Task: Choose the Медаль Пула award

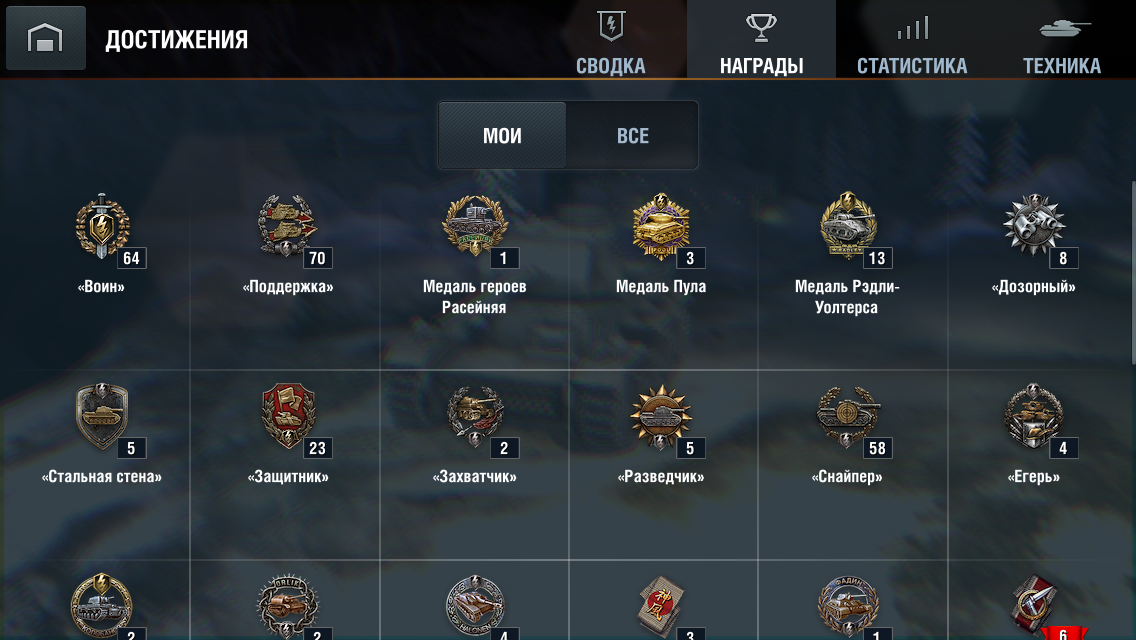Action: 661,228
